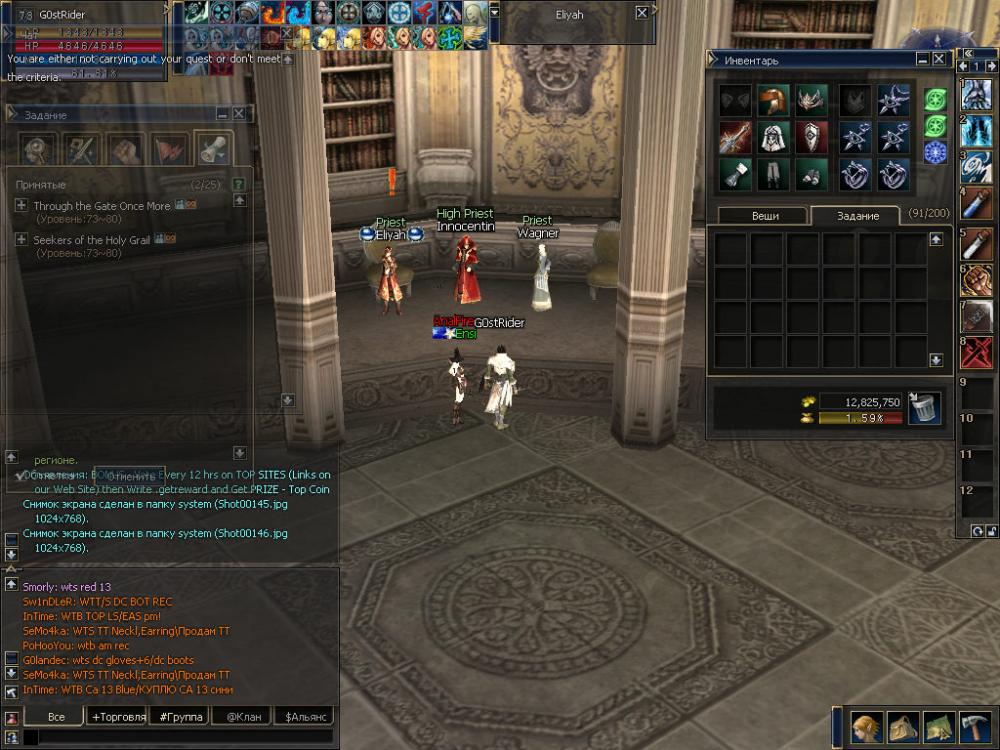Use the blue potion in shortcut slot 4
This screenshot has width=1000, height=750.
(x=977, y=205)
